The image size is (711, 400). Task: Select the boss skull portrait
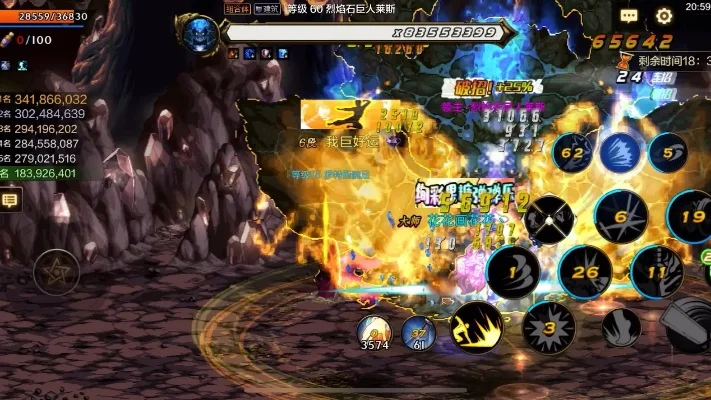[197, 31]
